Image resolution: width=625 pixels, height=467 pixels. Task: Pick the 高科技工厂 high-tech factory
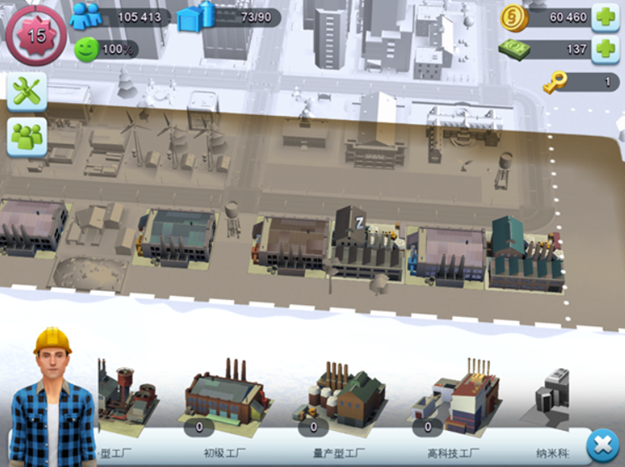click(455, 395)
